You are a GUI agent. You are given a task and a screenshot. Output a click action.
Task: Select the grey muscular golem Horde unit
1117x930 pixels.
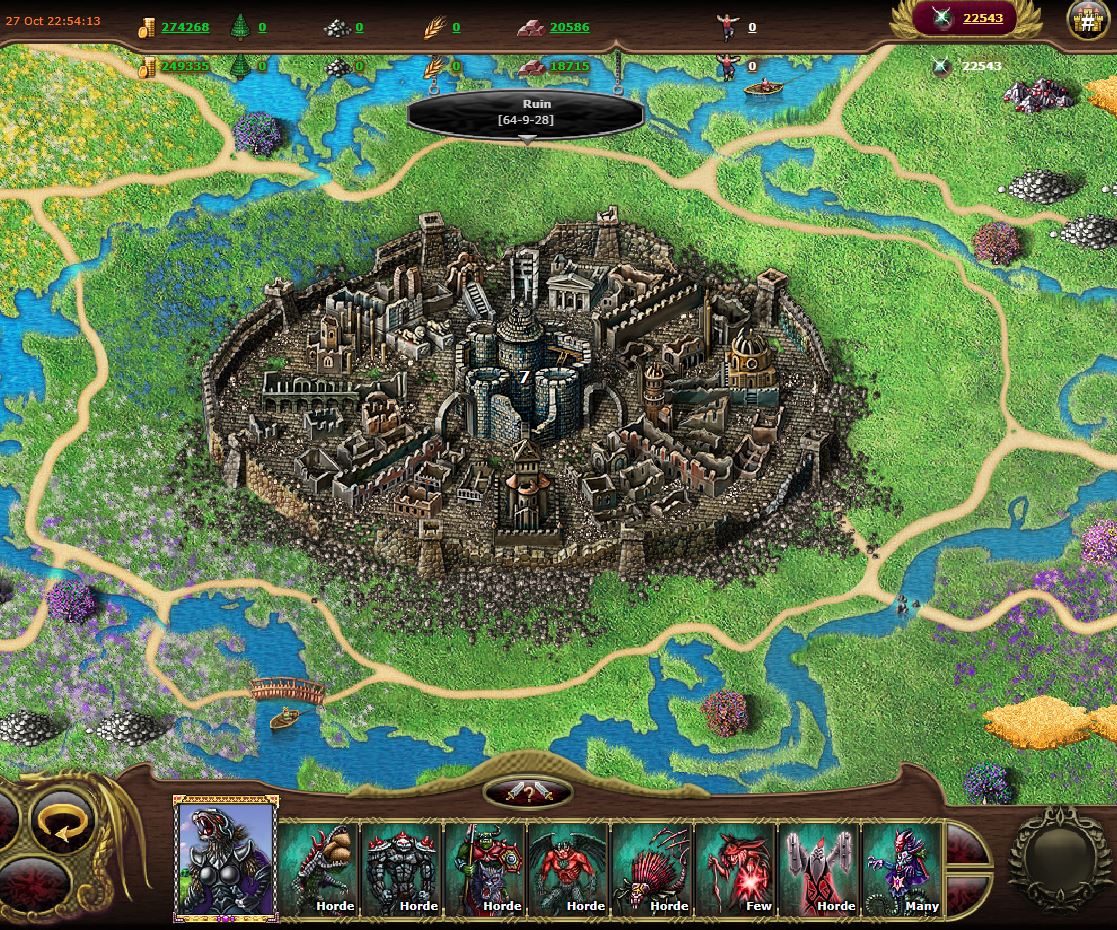[x=402, y=868]
